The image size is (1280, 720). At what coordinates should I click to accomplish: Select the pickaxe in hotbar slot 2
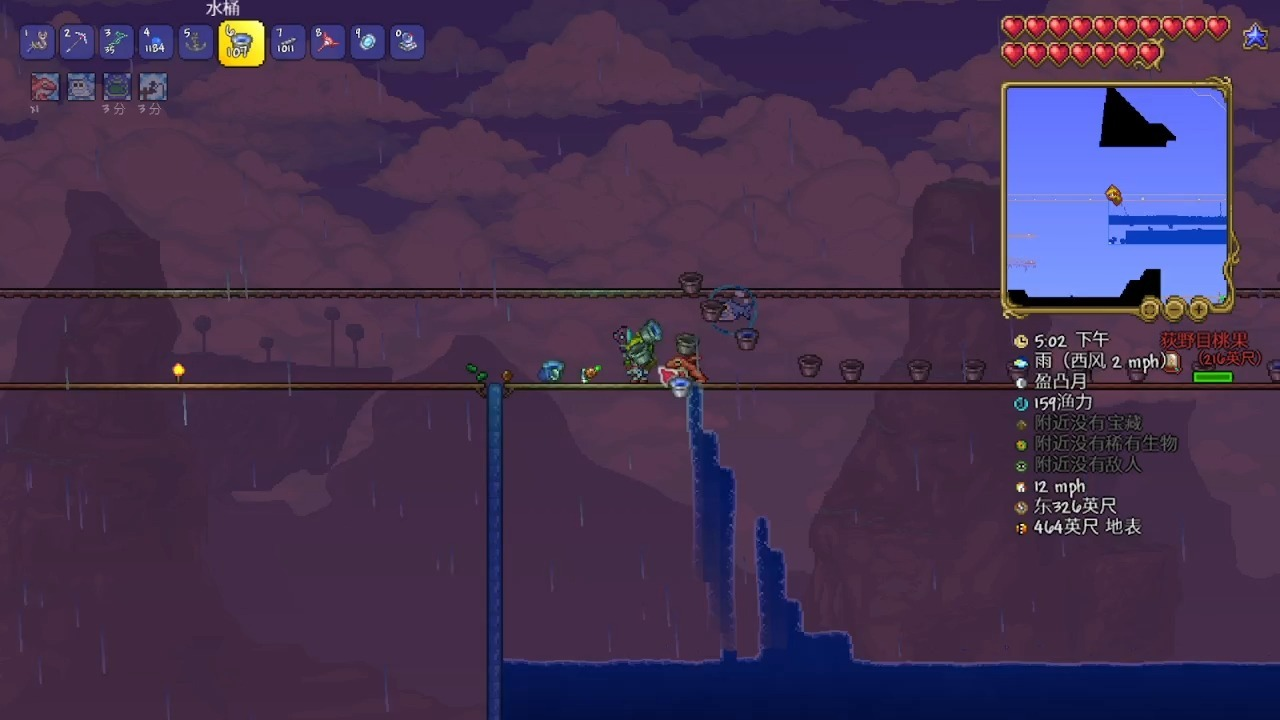click(77, 42)
